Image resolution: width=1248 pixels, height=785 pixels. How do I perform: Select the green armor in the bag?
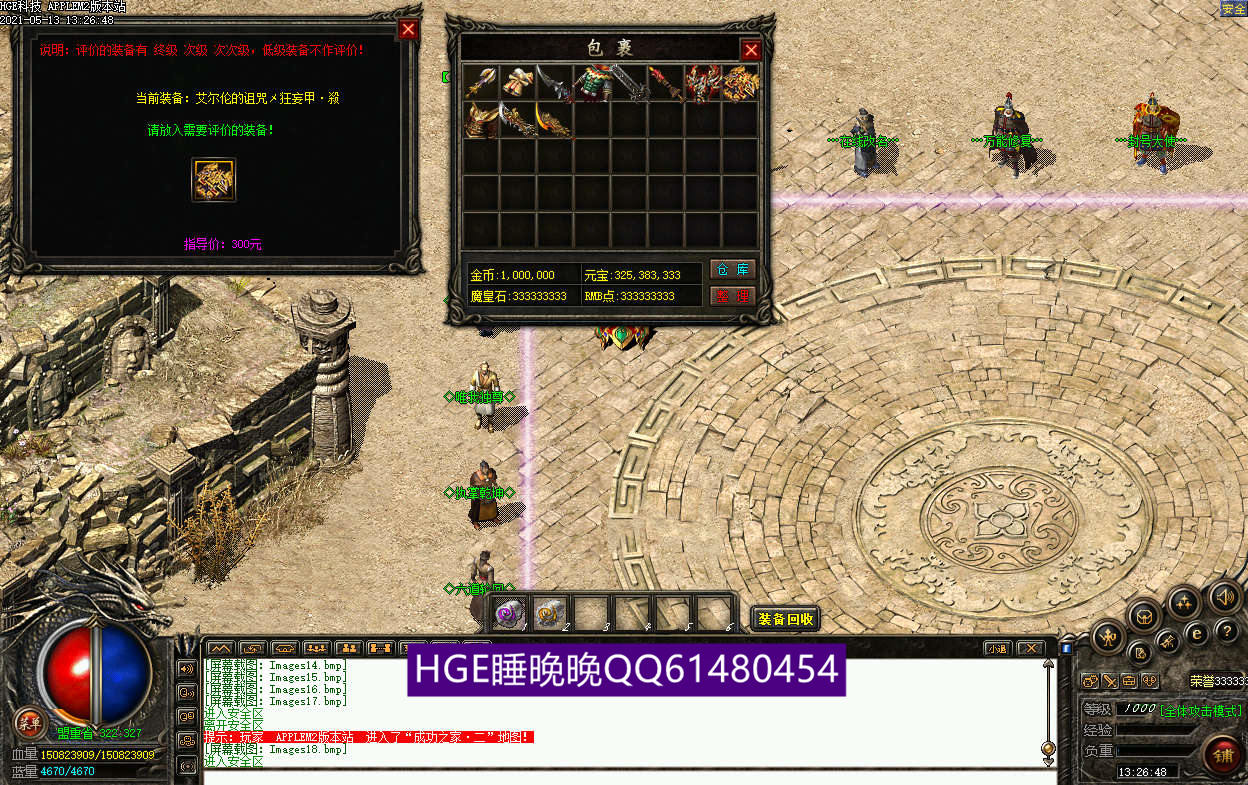pos(593,84)
